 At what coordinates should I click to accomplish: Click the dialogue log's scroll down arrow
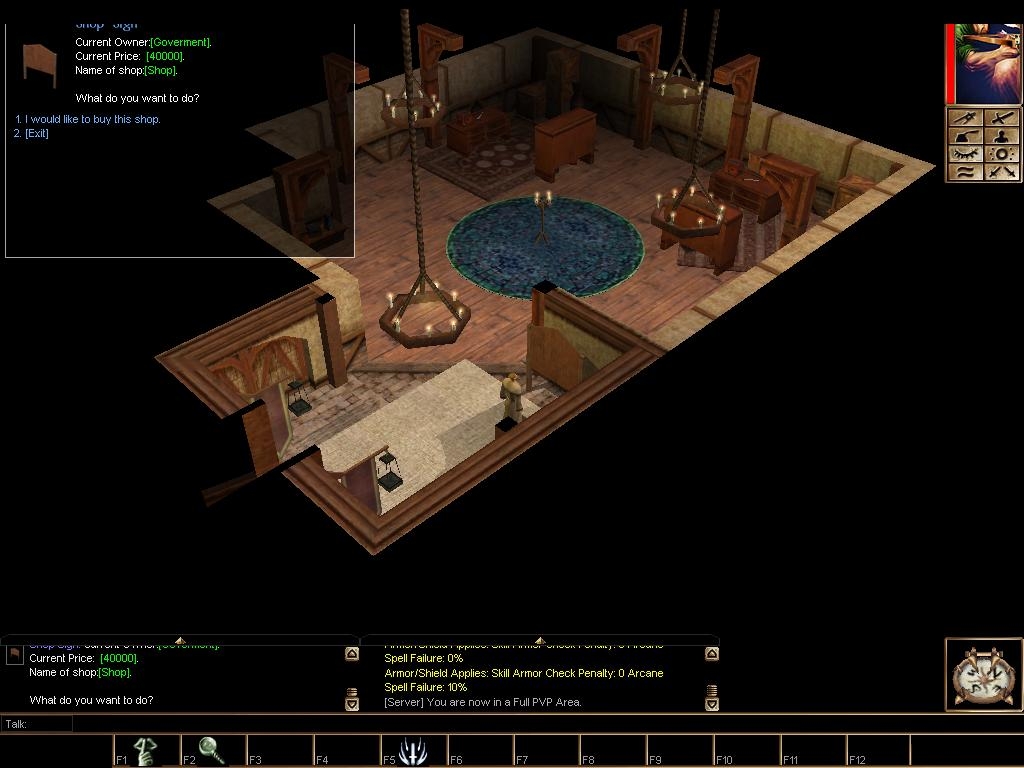tap(352, 704)
